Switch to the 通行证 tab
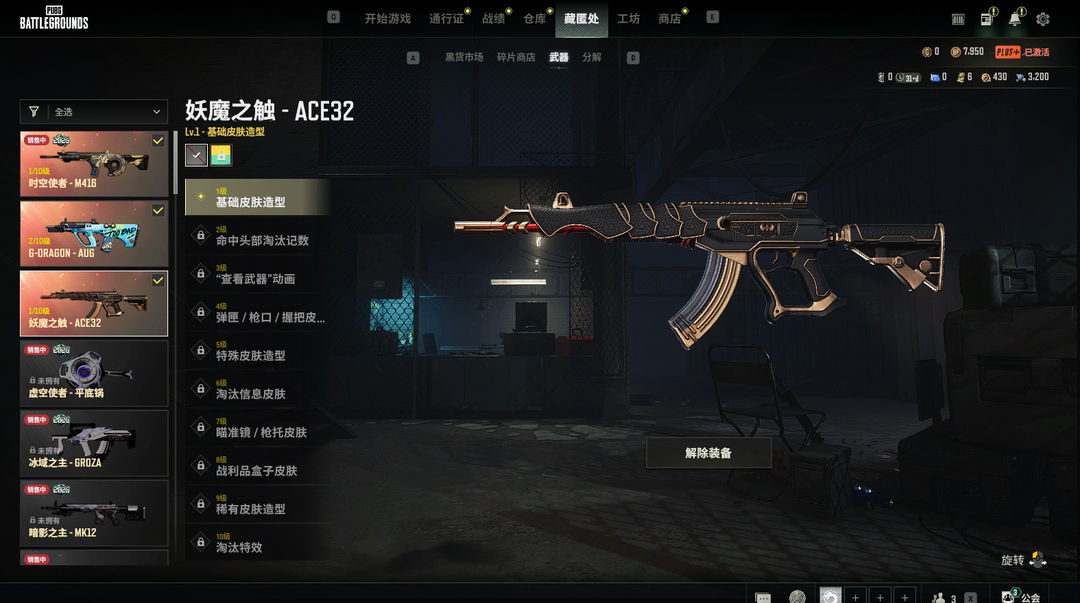The image size is (1080, 603). (x=446, y=19)
